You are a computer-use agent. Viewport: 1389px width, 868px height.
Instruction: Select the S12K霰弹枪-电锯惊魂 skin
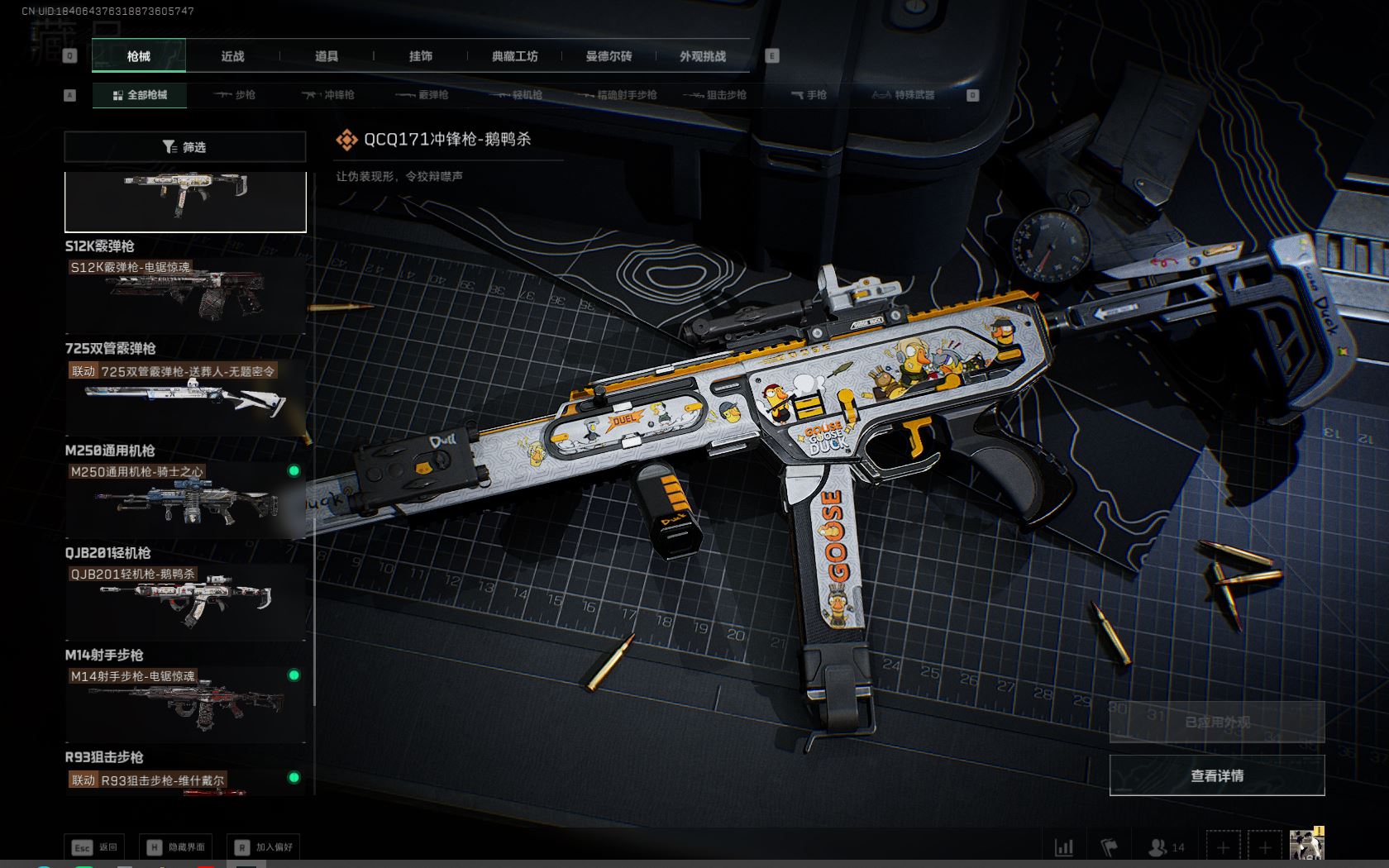coord(185,295)
